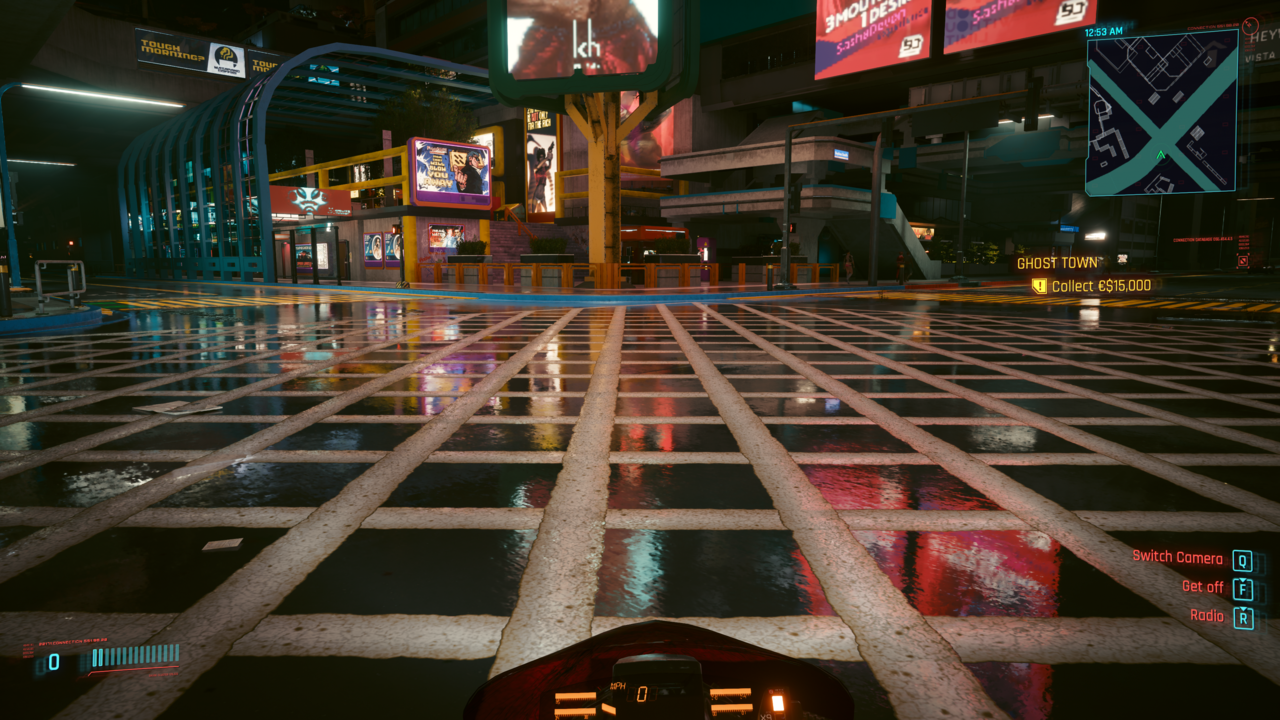Select the Ghost Town quest title
The image size is (1280, 720).
(x=1059, y=263)
